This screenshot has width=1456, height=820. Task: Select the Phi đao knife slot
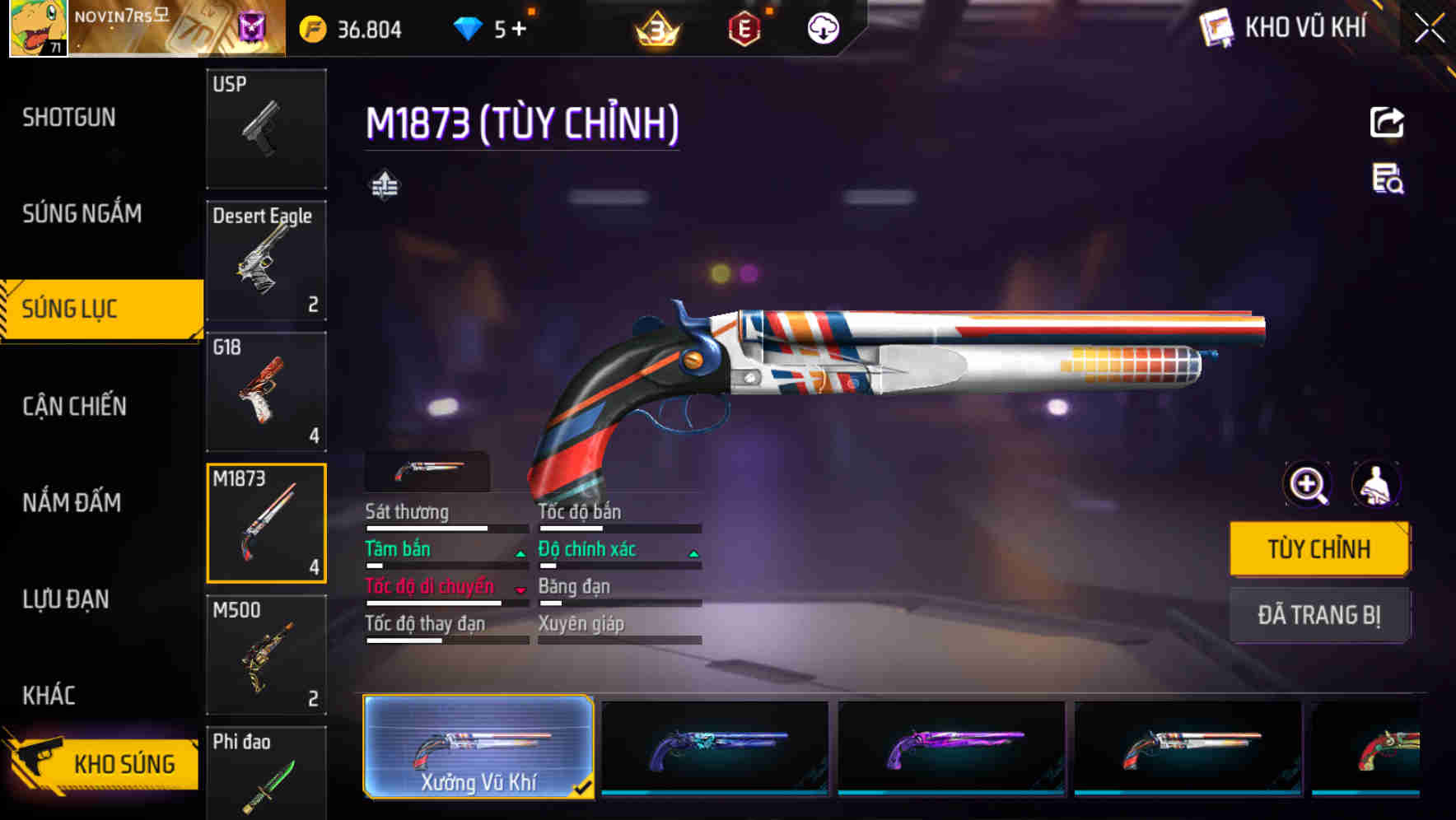(x=265, y=774)
